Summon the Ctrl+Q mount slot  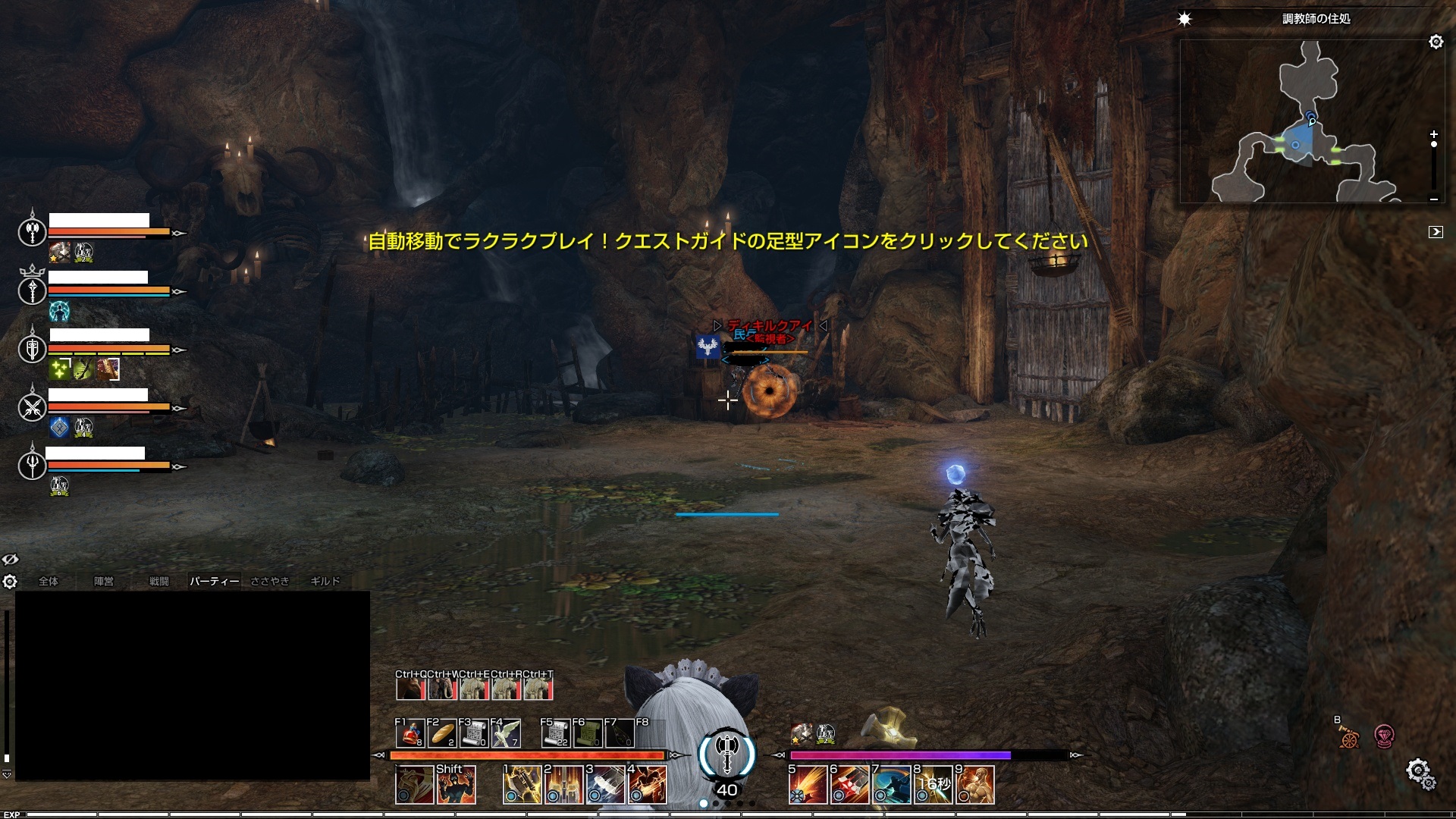click(x=410, y=688)
